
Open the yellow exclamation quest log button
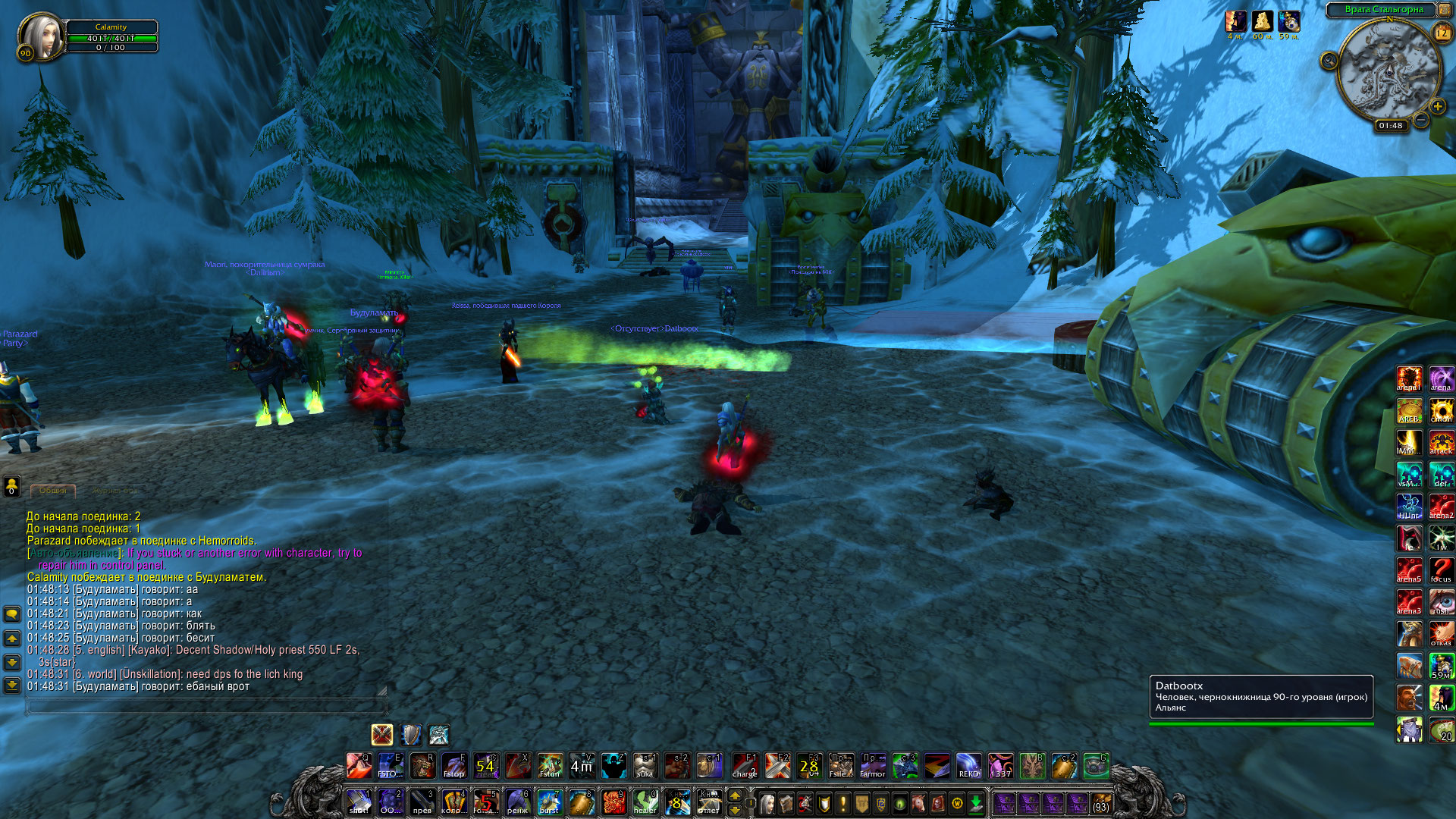(843, 802)
